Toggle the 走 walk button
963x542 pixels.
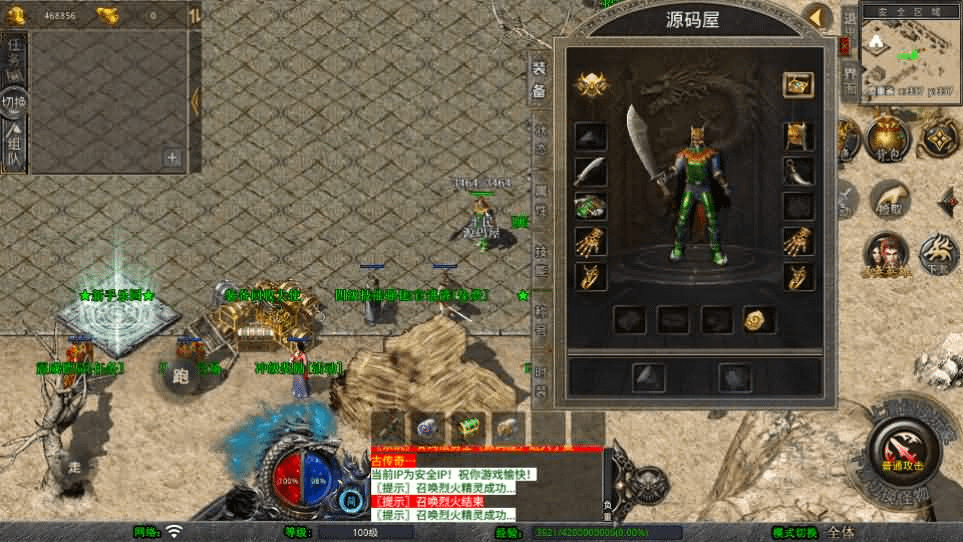pos(74,465)
